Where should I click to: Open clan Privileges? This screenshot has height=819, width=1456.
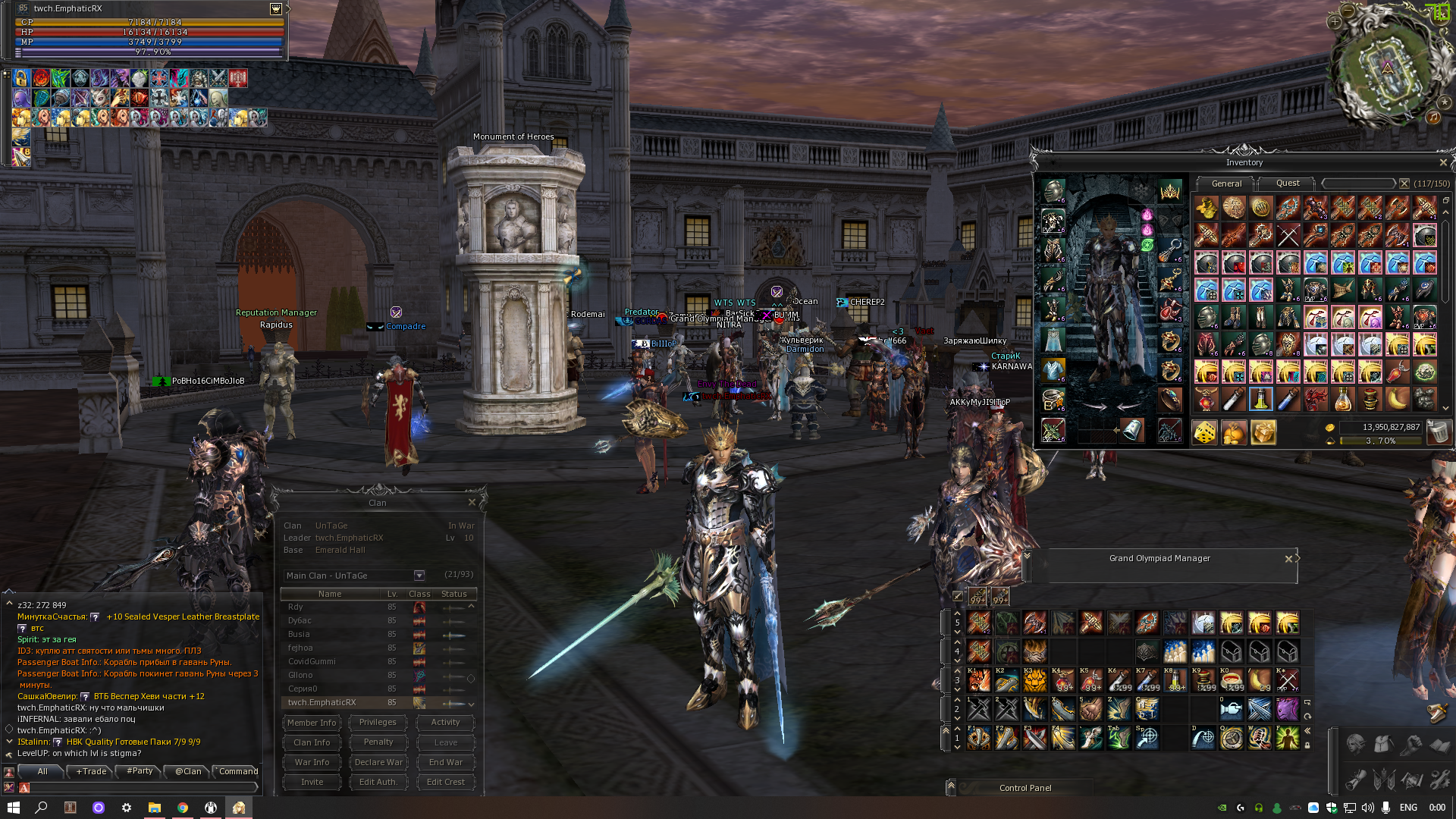[378, 723]
